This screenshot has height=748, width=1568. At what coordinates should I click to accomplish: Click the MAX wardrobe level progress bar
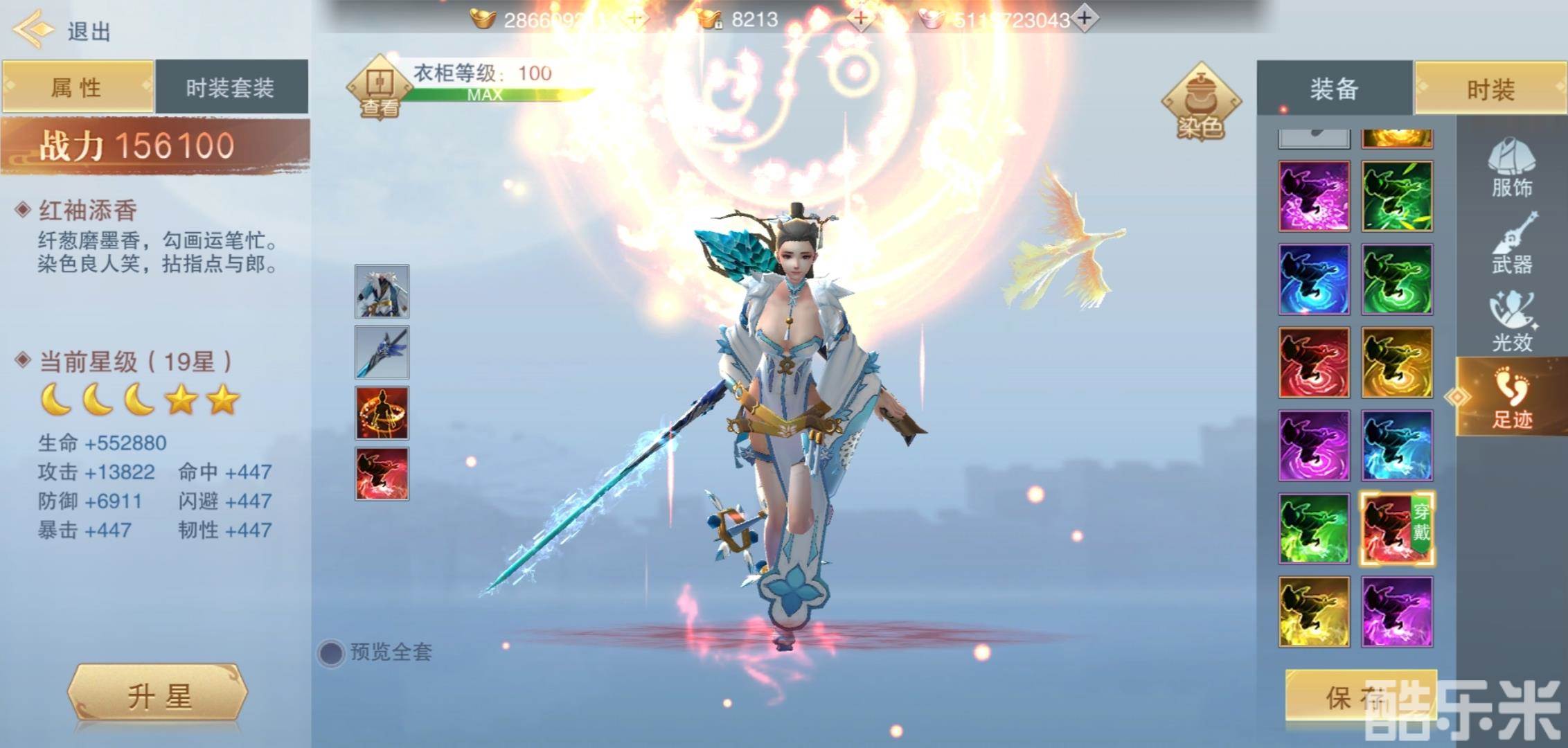[487, 96]
